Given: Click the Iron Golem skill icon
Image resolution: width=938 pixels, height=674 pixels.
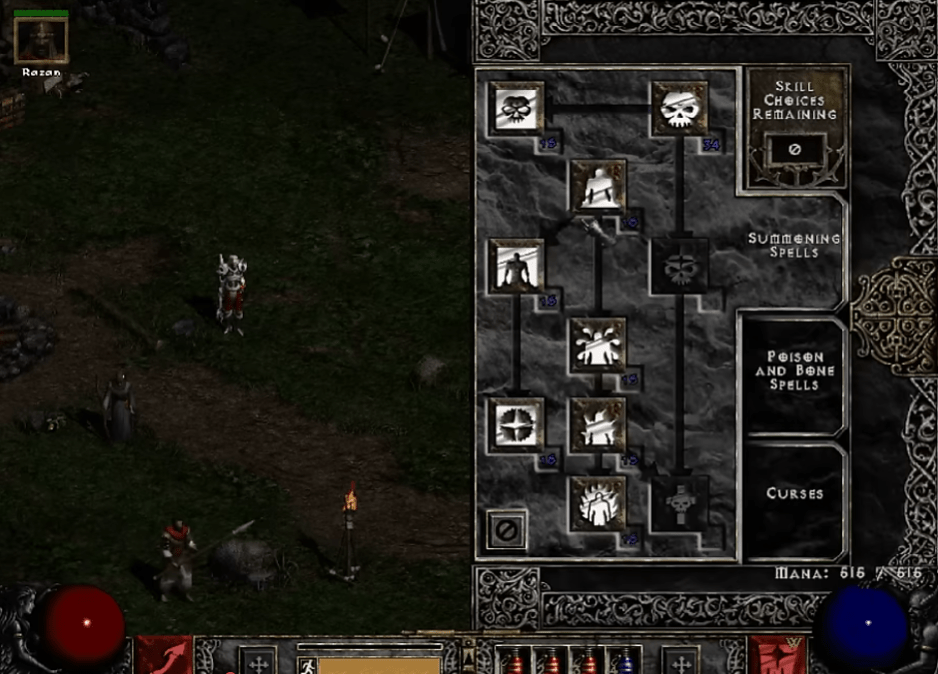Looking at the screenshot, I should tap(598, 423).
